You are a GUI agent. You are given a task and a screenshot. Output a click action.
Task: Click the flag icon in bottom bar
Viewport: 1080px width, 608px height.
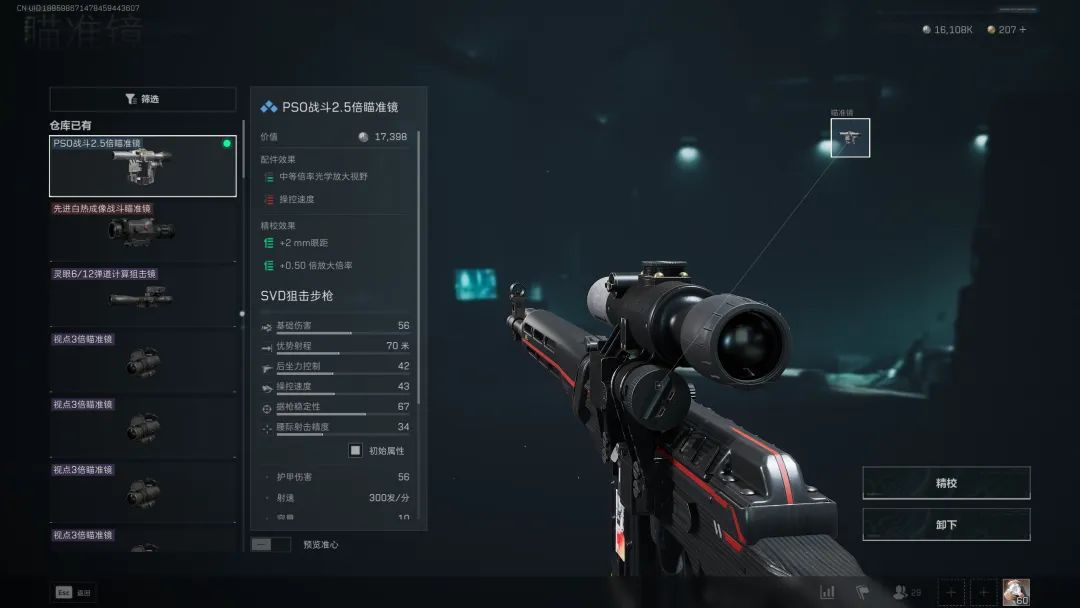coord(863,592)
